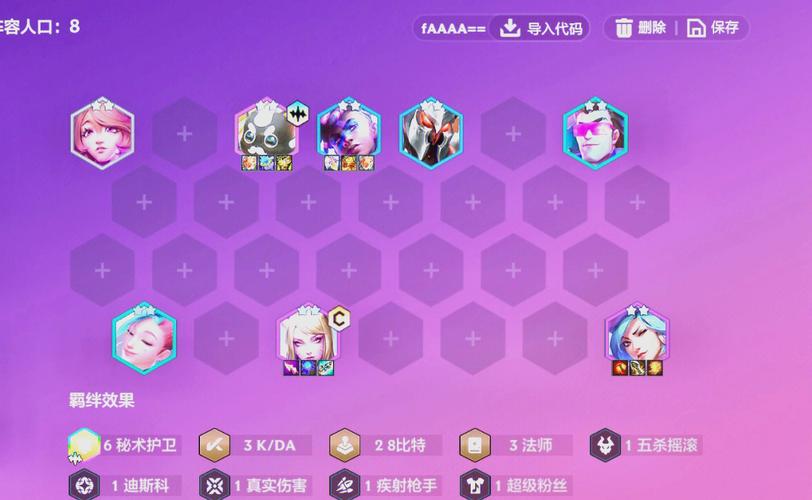Pick the white round-faced creature champion
Image resolution: width=812 pixels, height=500 pixels.
[x=265, y=132]
